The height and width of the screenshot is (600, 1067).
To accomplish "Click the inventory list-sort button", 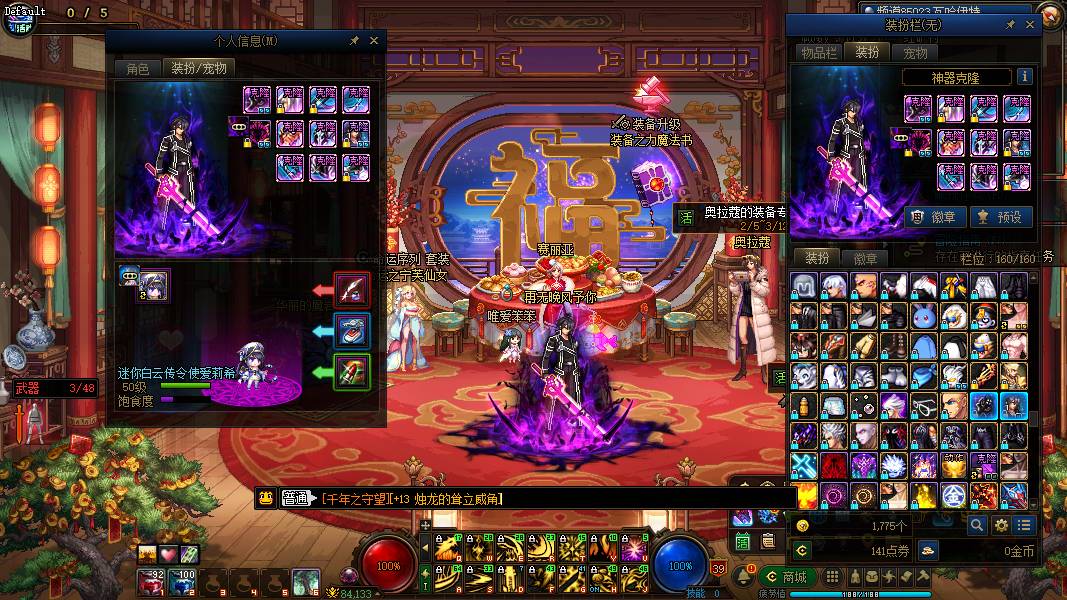I will coord(1023,525).
